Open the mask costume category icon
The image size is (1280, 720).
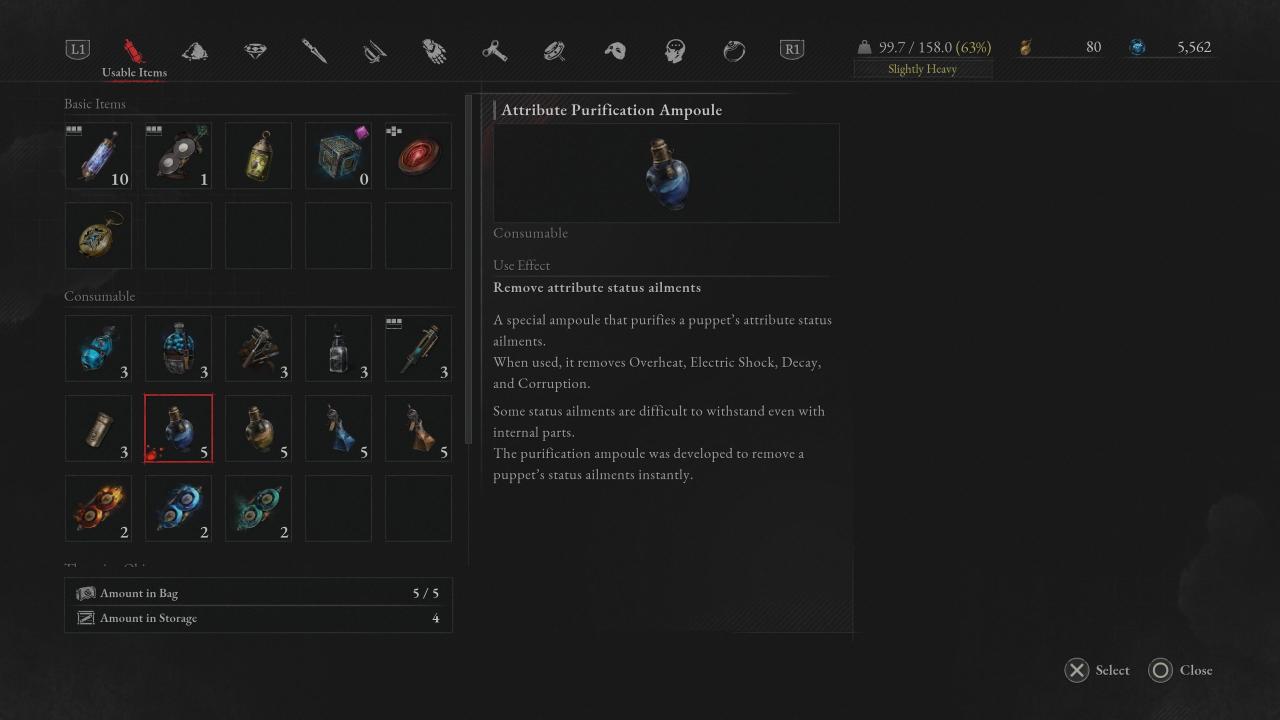click(614, 48)
